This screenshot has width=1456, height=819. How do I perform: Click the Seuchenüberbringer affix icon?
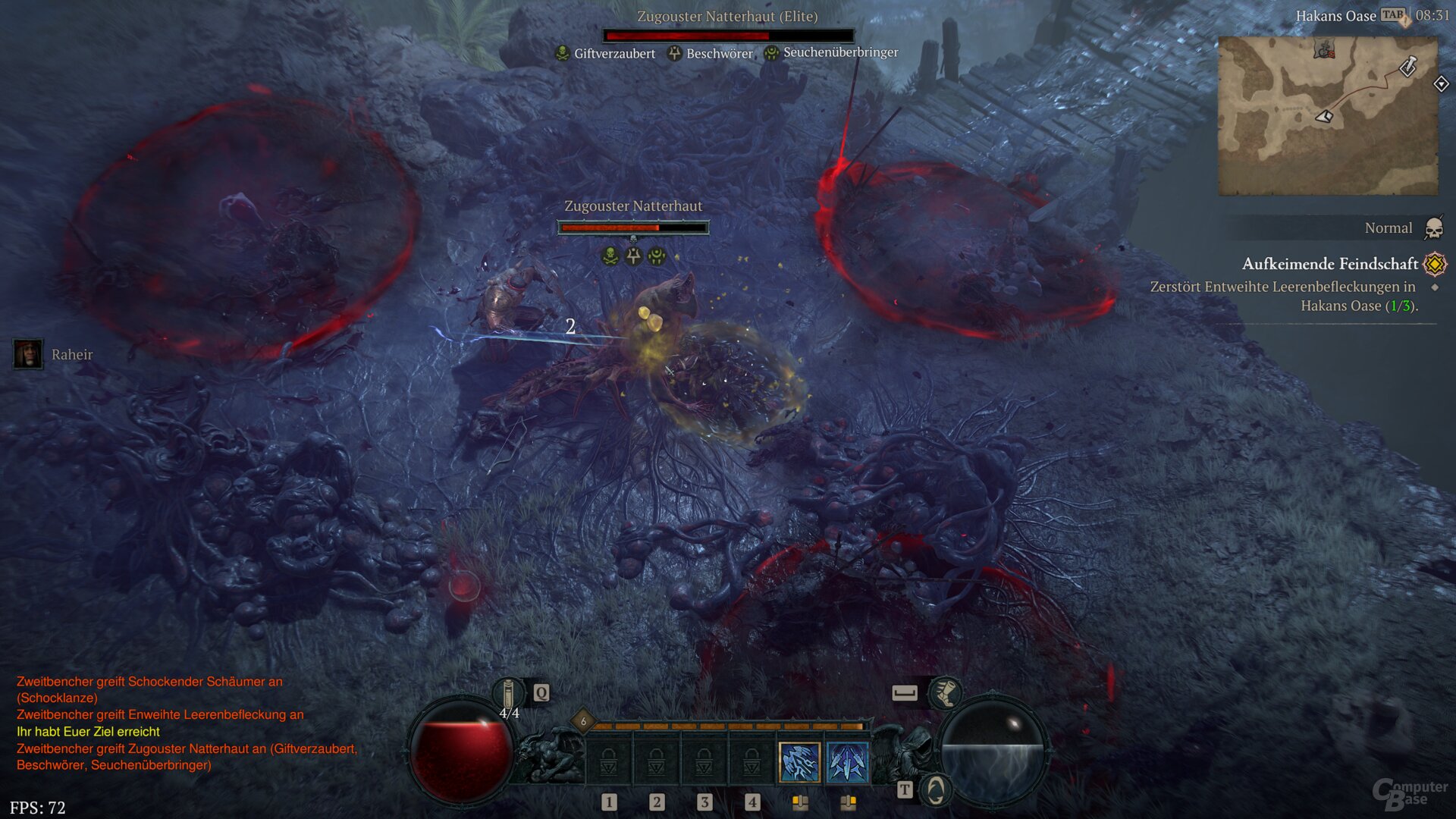click(771, 52)
